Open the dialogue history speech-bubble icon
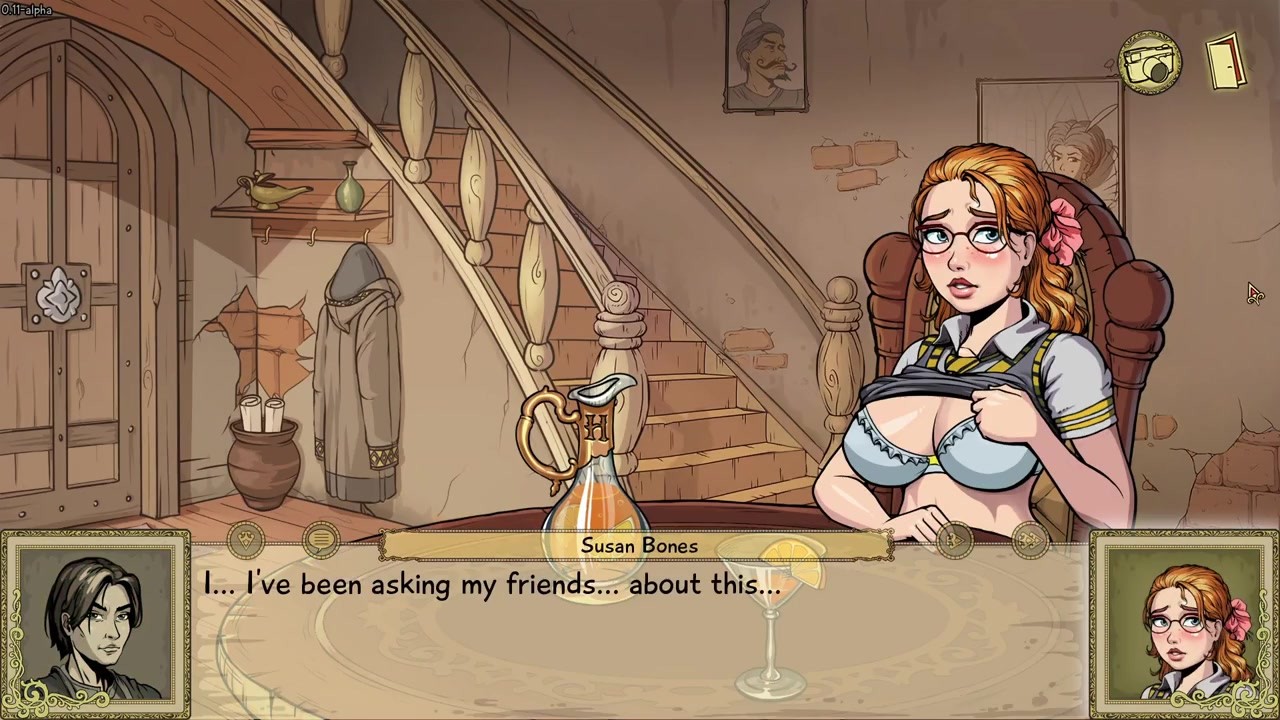1280x720 pixels. coord(320,542)
